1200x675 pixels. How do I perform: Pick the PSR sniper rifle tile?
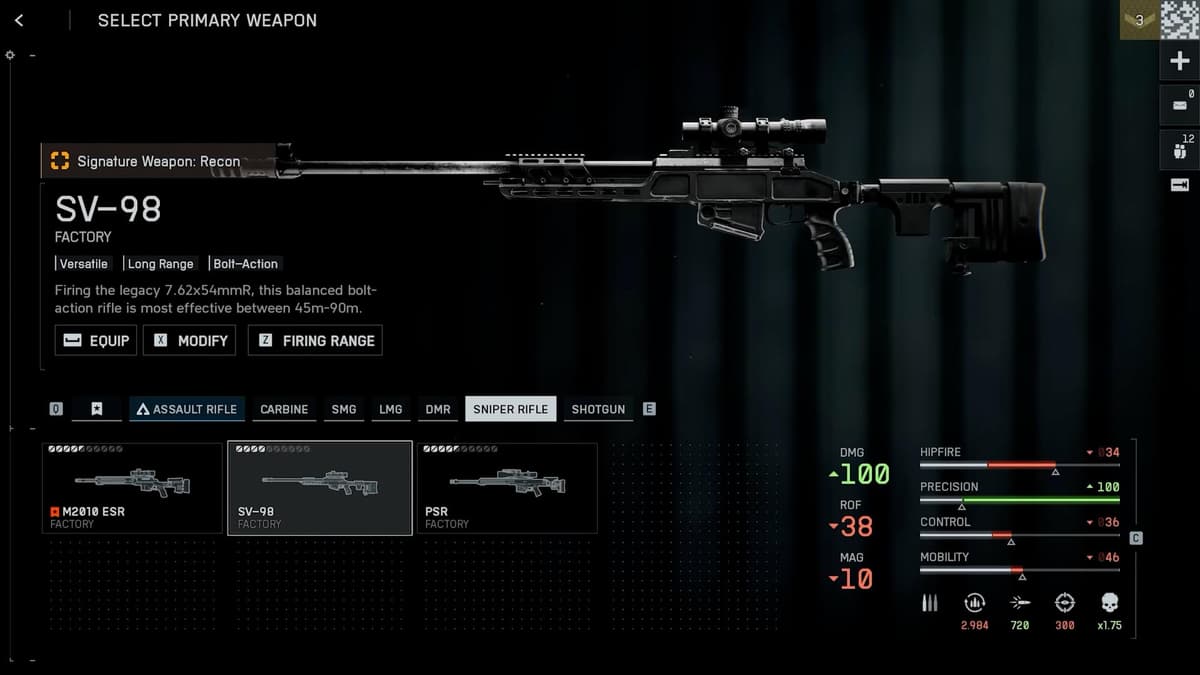(507, 488)
